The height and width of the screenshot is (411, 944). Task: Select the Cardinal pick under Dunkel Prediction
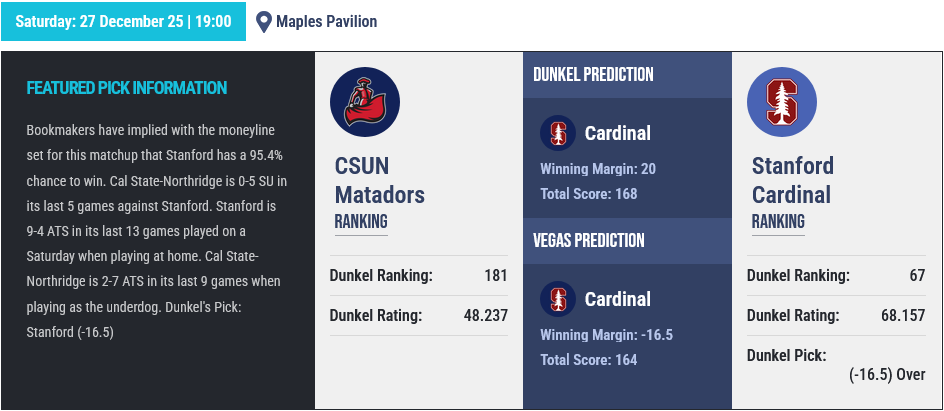[617, 133]
